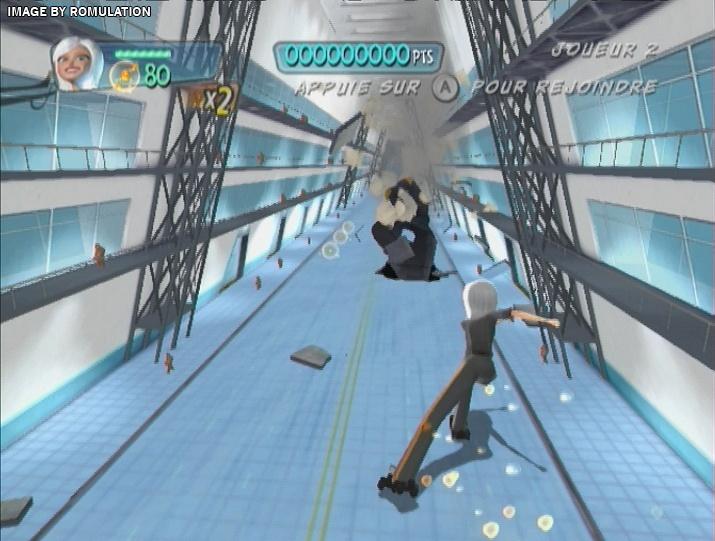This screenshot has height=541, width=715.
Task: Select the orange collectible icon beside 80
Action: click(125, 73)
